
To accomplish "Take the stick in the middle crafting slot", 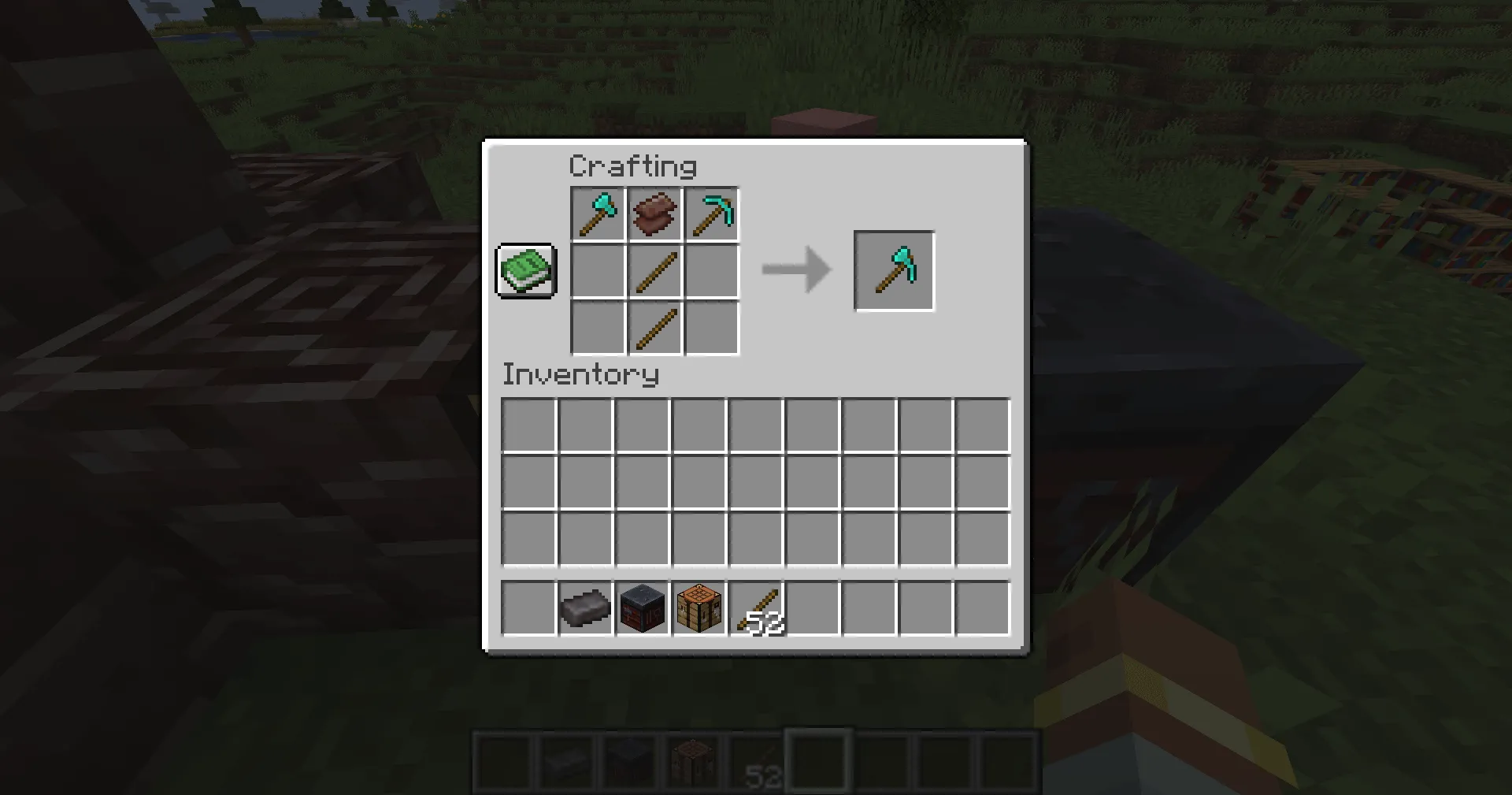I will point(654,270).
